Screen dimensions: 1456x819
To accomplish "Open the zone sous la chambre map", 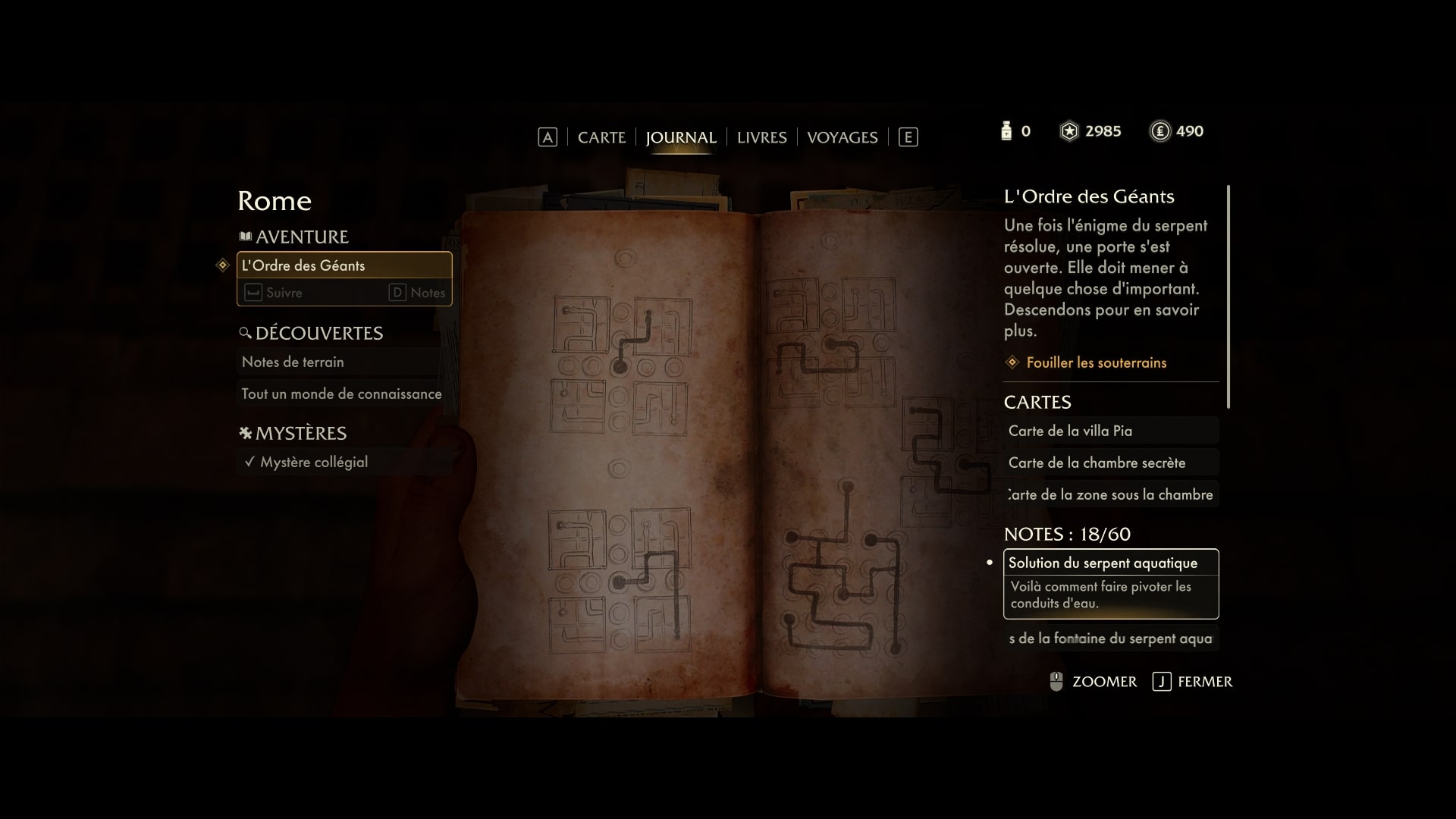I will (x=1110, y=494).
